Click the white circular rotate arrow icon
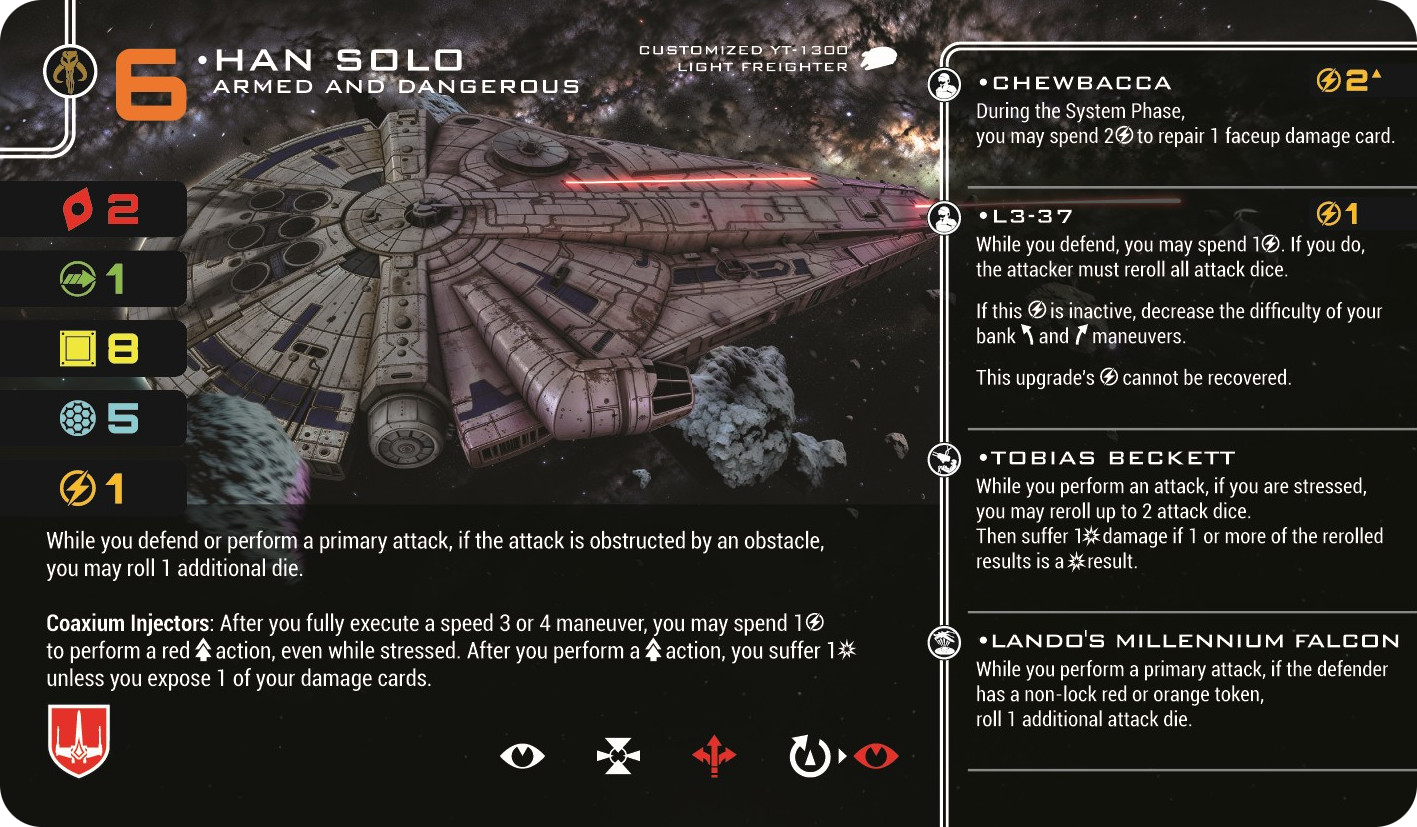 (x=810, y=756)
